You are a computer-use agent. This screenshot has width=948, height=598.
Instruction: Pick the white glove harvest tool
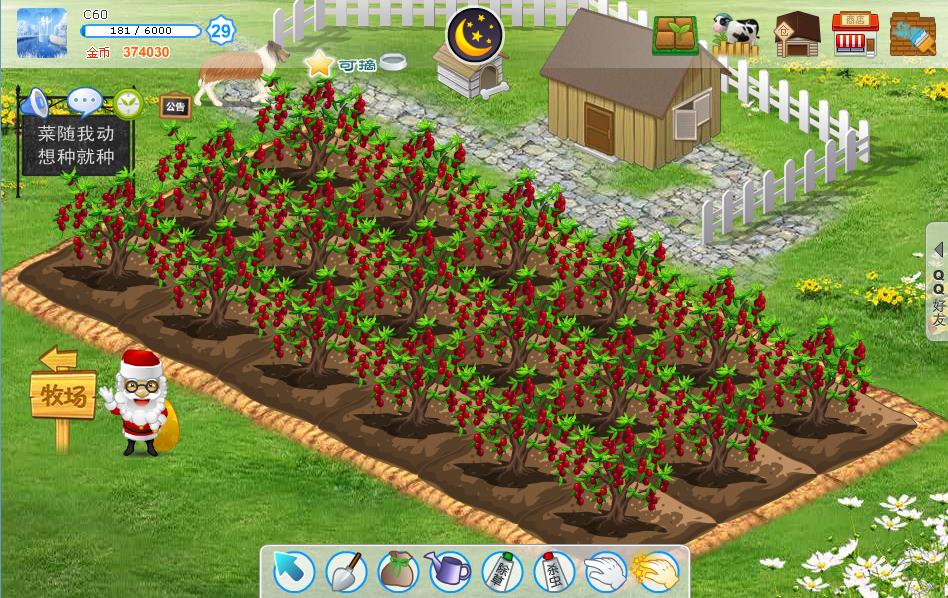(x=605, y=572)
